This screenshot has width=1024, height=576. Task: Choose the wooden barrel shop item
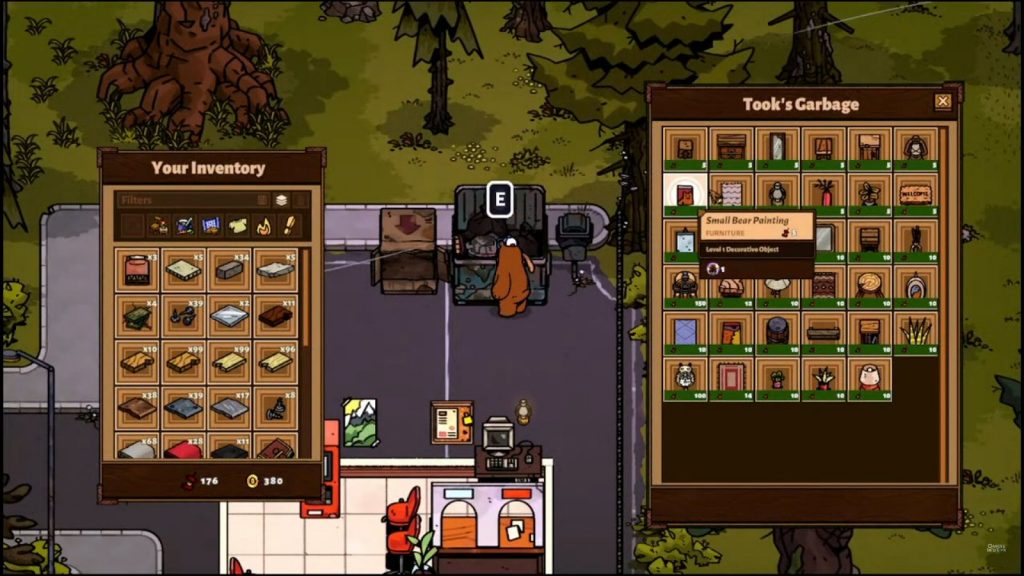click(x=777, y=330)
